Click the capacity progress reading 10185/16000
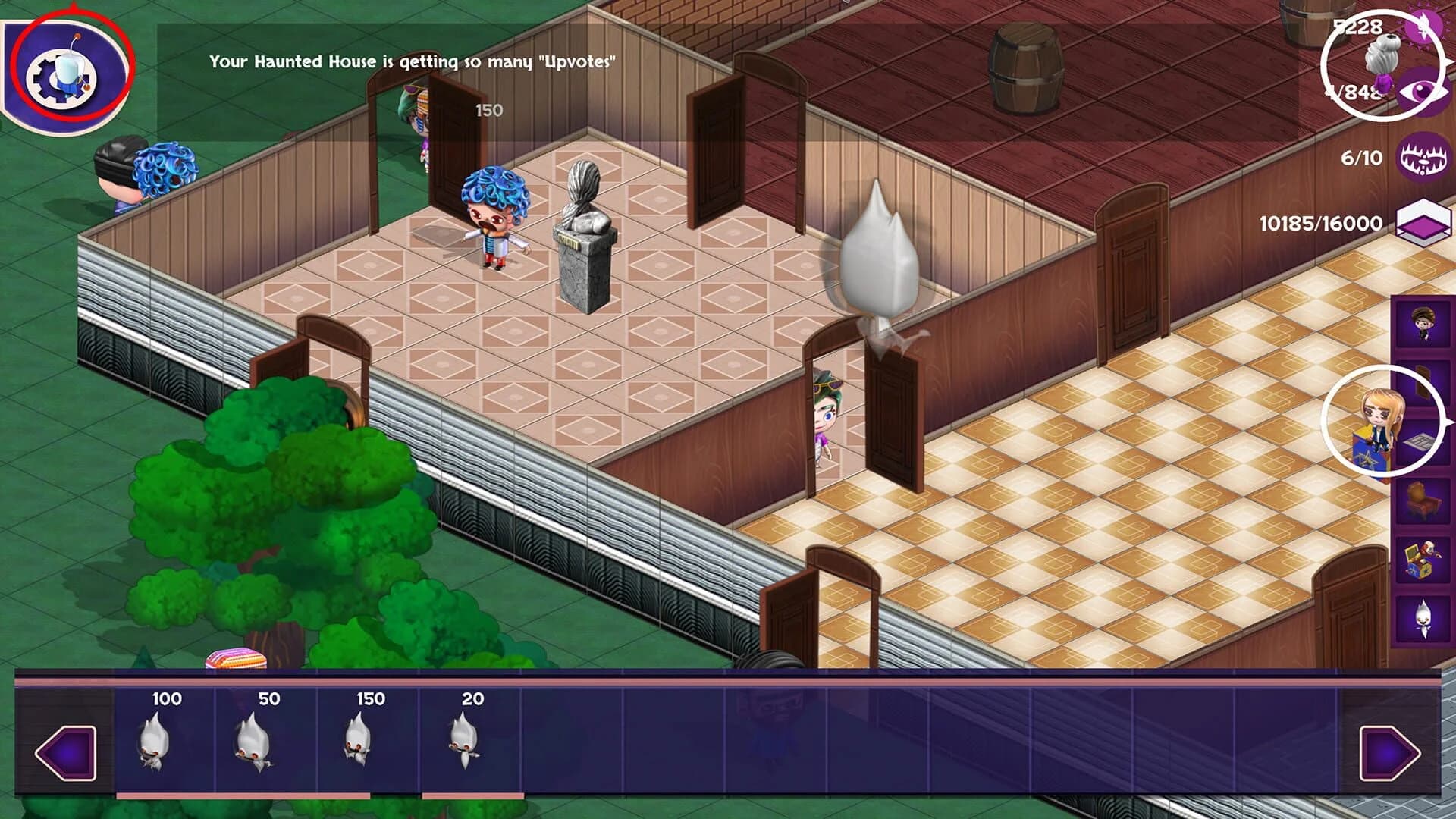This screenshot has height=819, width=1456. [x=1319, y=224]
